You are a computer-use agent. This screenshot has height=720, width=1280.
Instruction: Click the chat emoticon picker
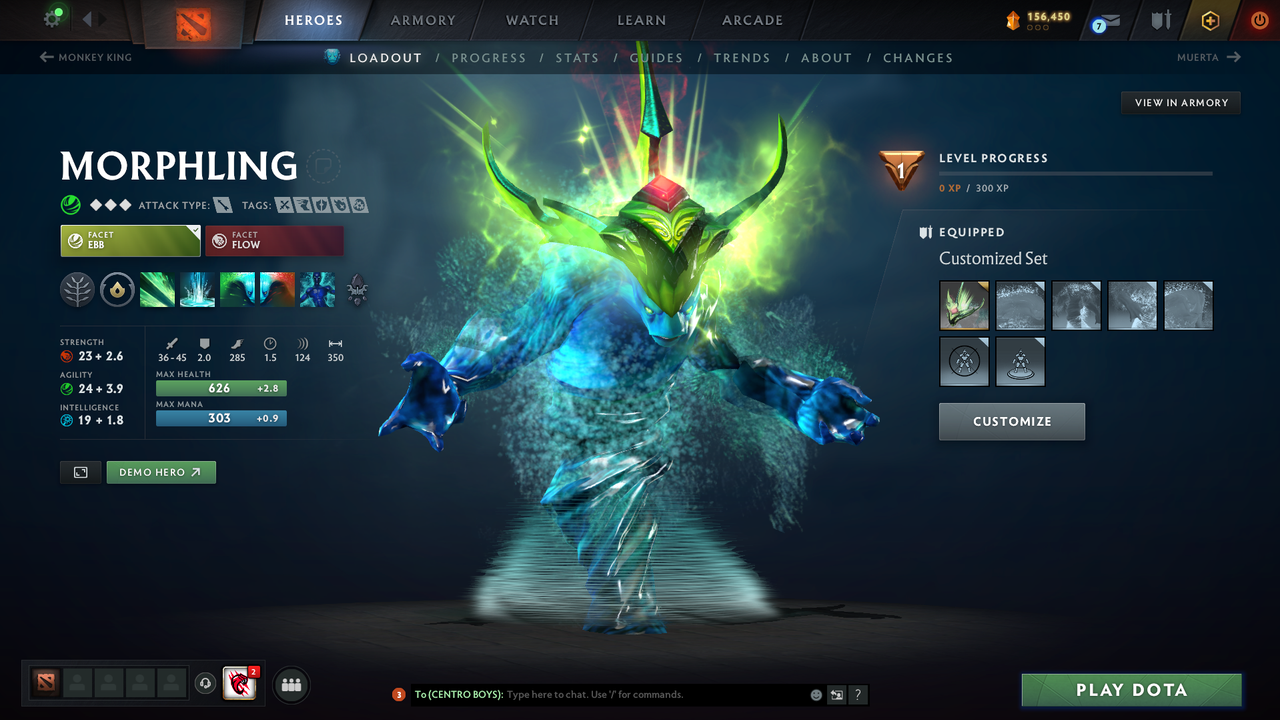[814, 694]
